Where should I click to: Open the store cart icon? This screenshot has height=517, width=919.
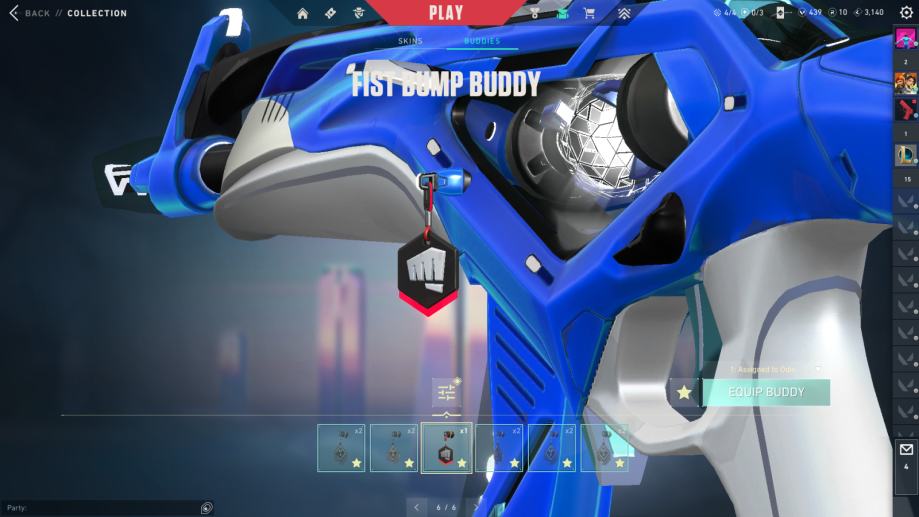(589, 13)
